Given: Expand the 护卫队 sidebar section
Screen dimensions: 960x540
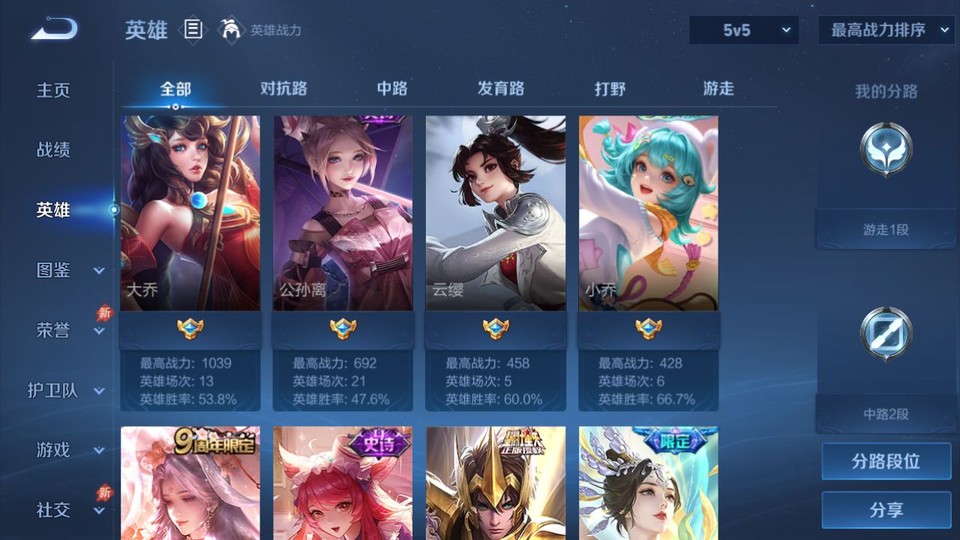Looking at the screenshot, I should [x=66, y=390].
